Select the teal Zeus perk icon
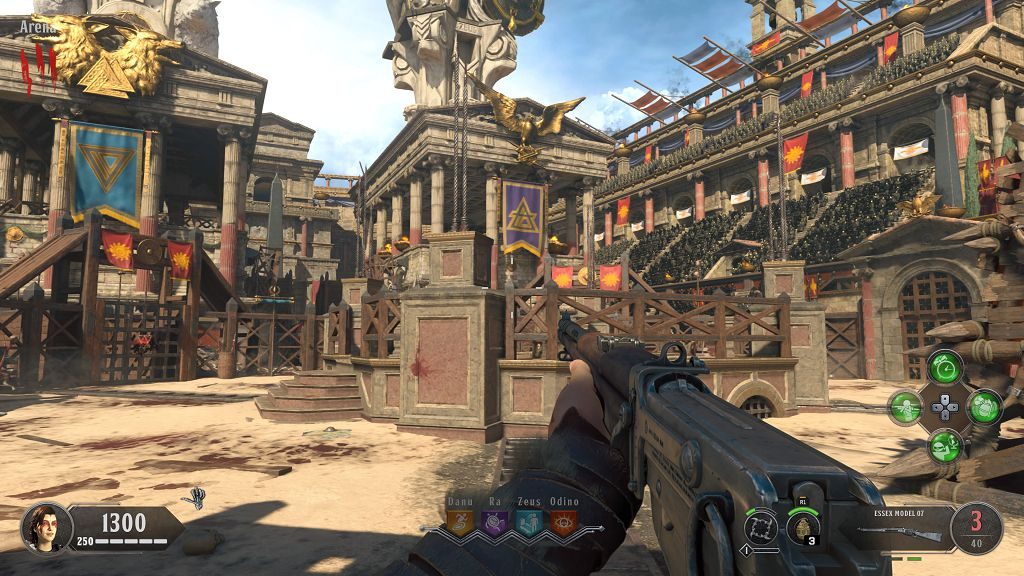The height and width of the screenshot is (576, 1024). point(529,522)
